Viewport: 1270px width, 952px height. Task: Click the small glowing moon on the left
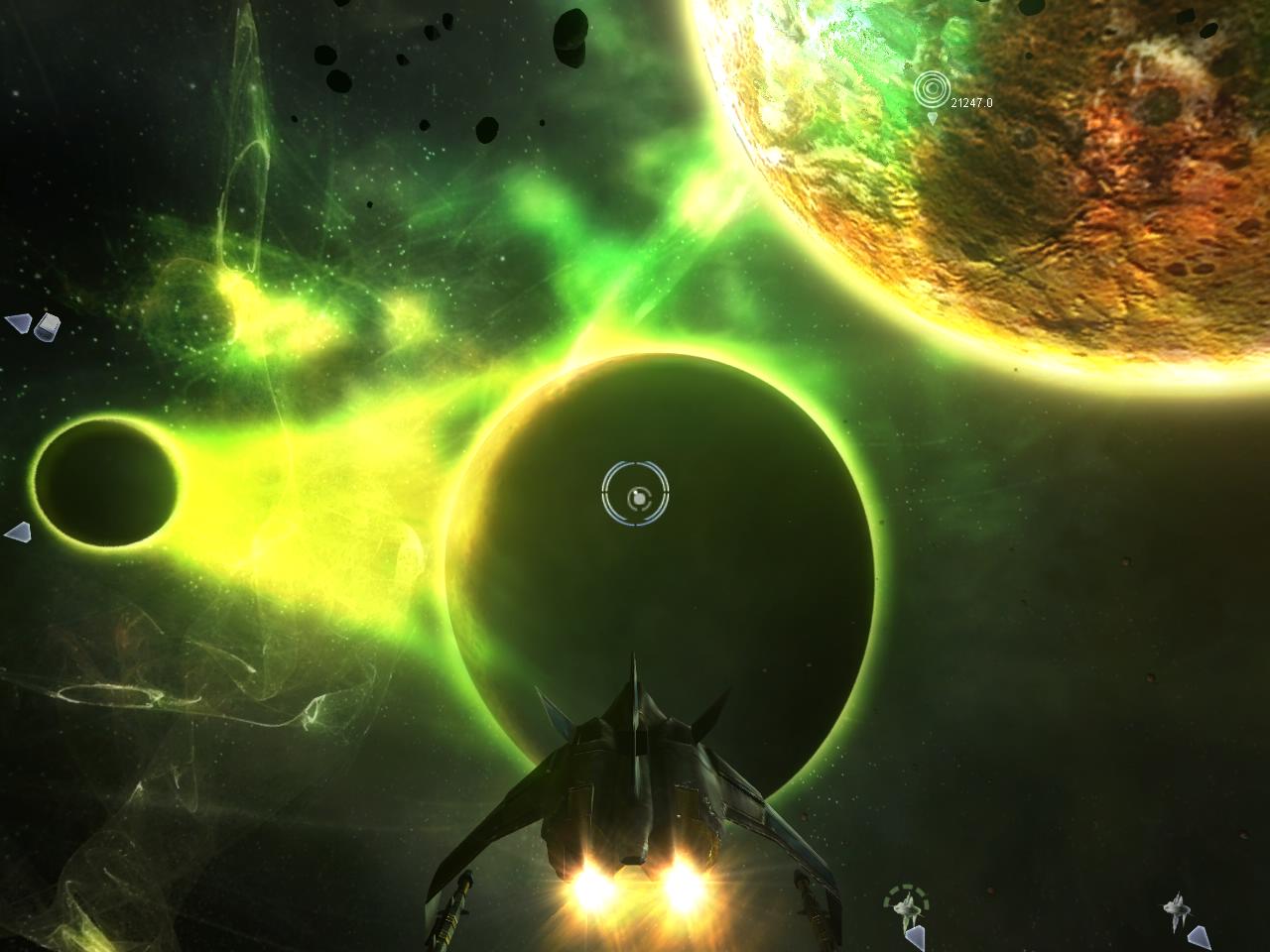104,481
